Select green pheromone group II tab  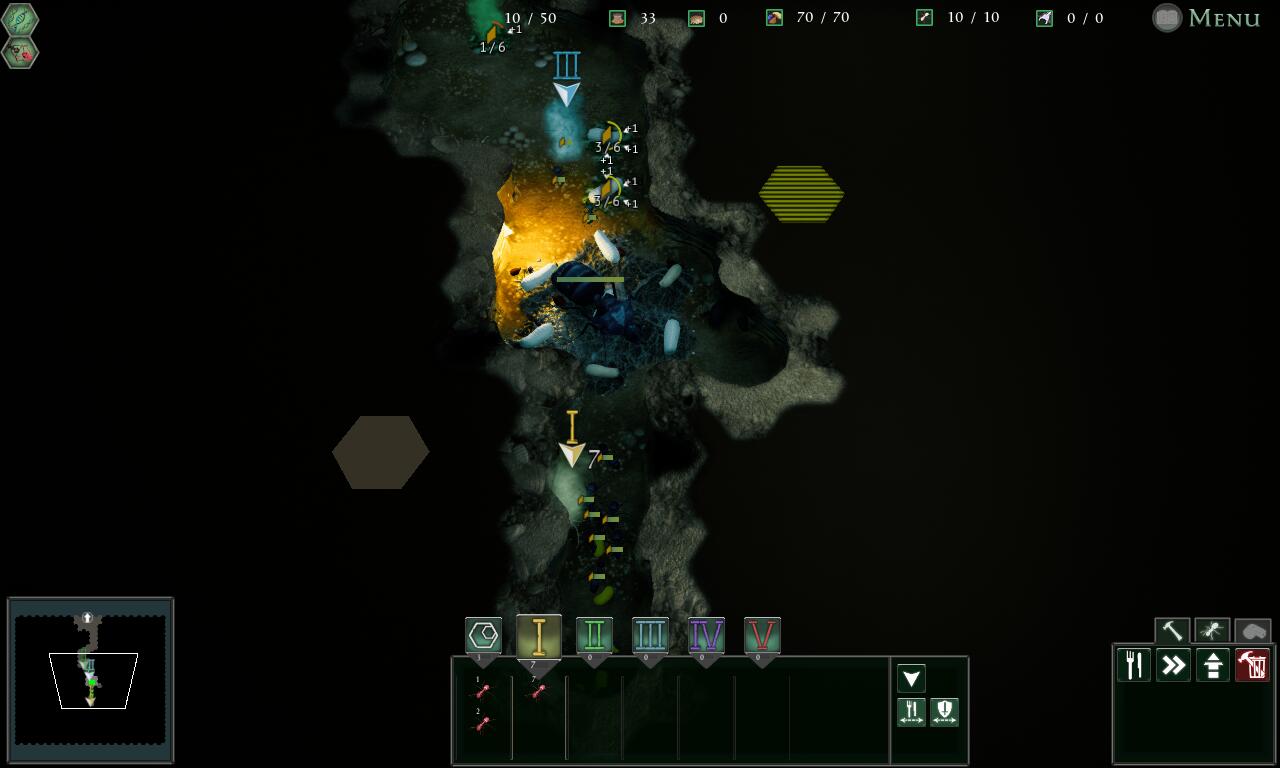click(594, 636)
